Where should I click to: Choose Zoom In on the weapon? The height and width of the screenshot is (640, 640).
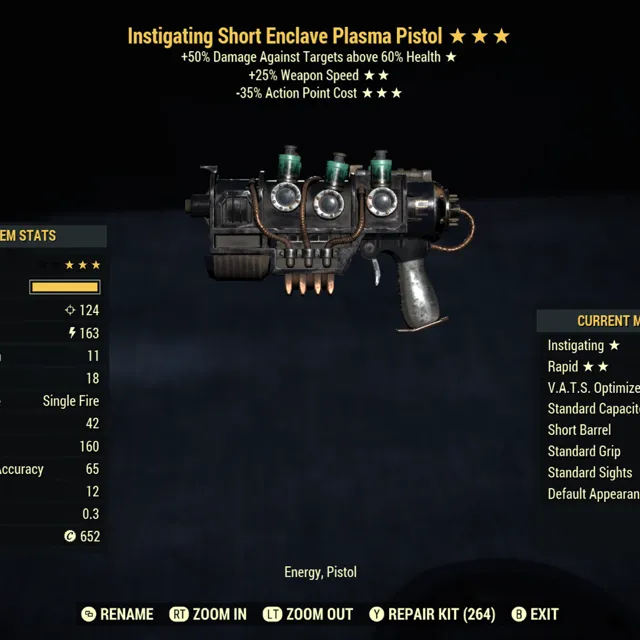(x=208, y=614)
